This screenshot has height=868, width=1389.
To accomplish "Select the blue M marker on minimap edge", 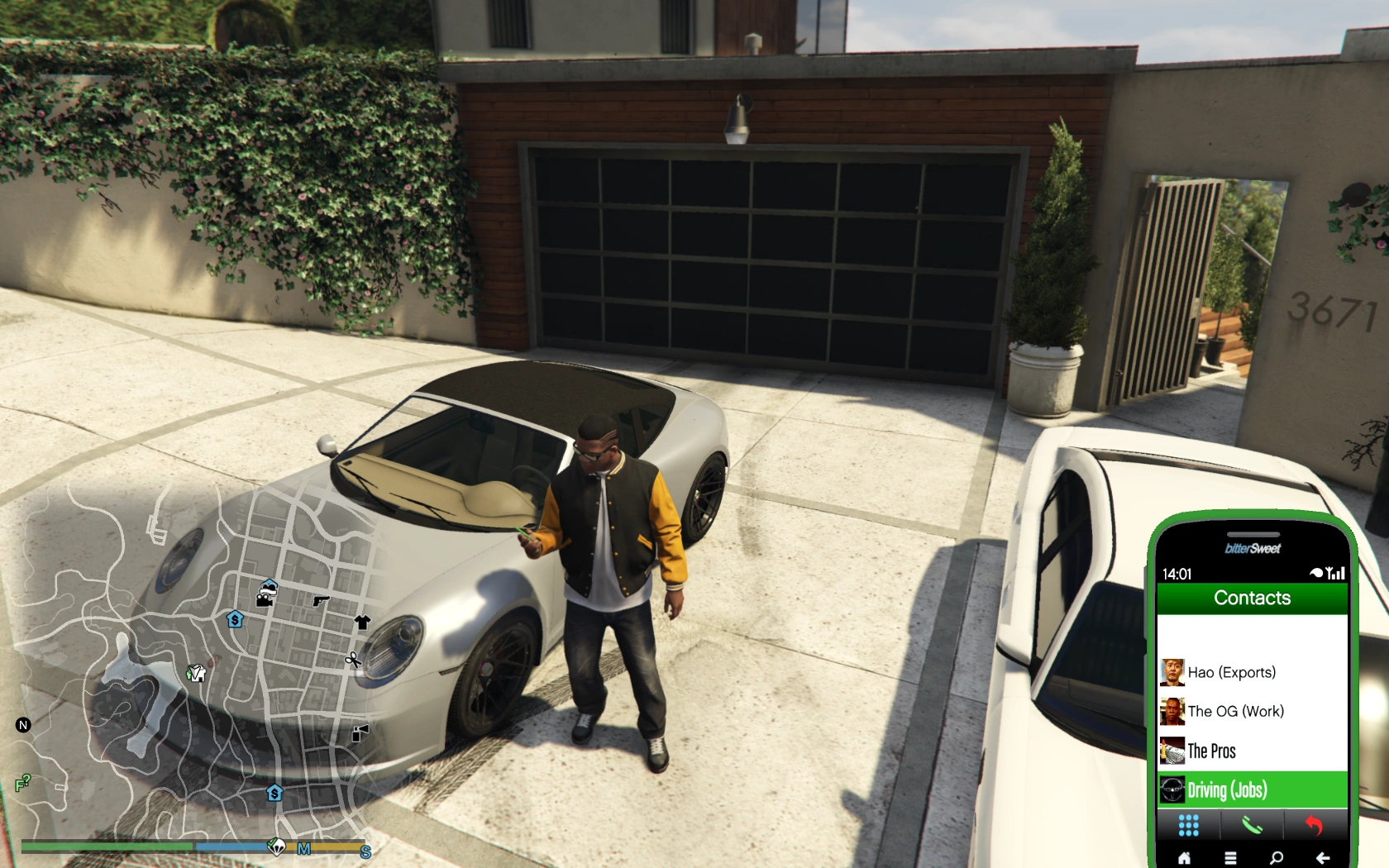I will [303, 849].
